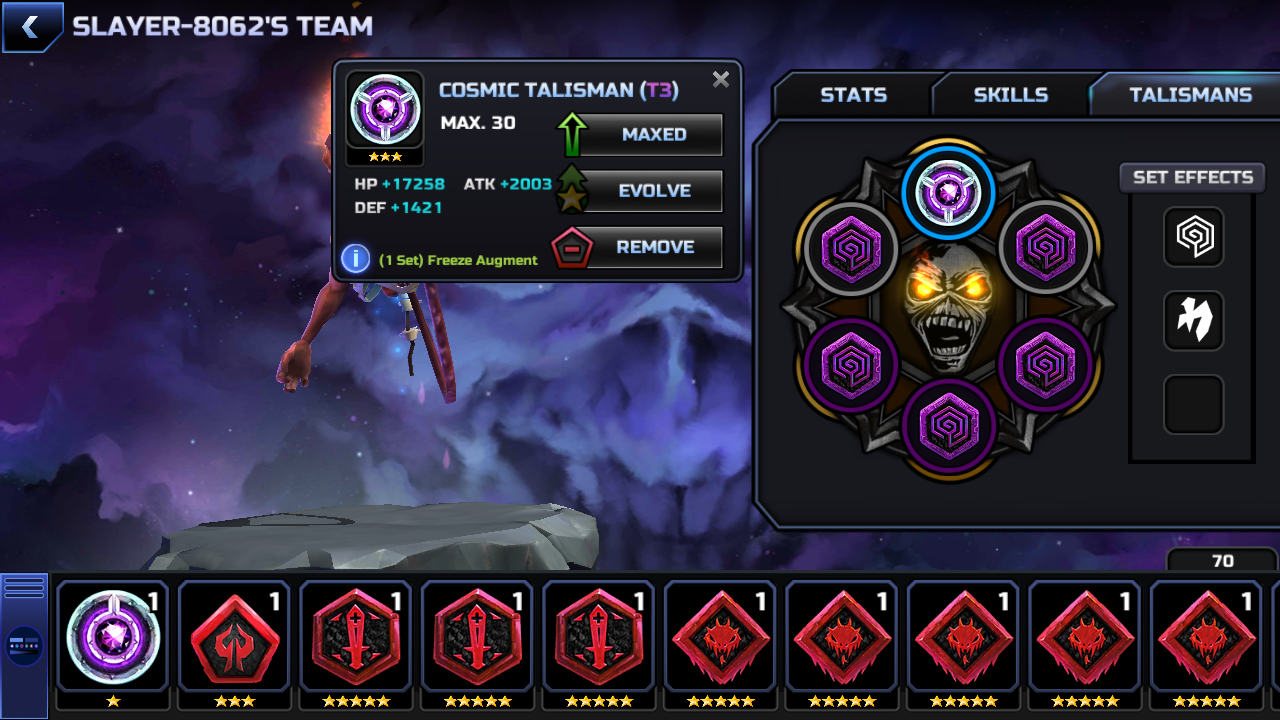Image resolution: width=1280 pixels, height=720 pixels.
Task: Click the Maxed upgrade button
Action: click(653, 135)
